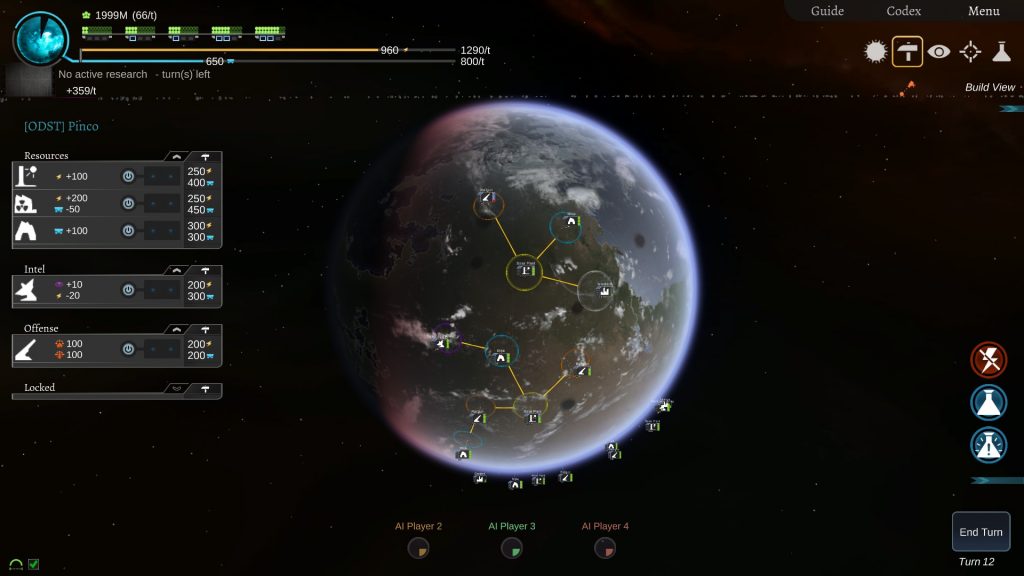The image size is (1024, 576).
Task: Open the Guide from the top bar
Action: click(827, 11)
